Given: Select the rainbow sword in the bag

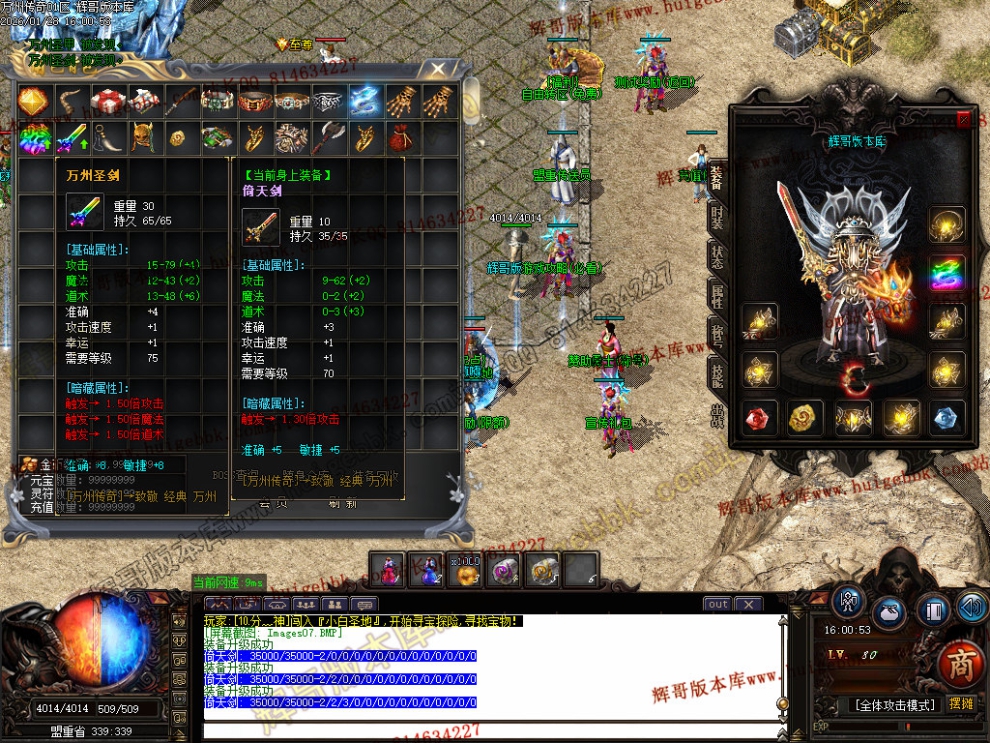Looking at the screenshot, I should click(70, 137).
